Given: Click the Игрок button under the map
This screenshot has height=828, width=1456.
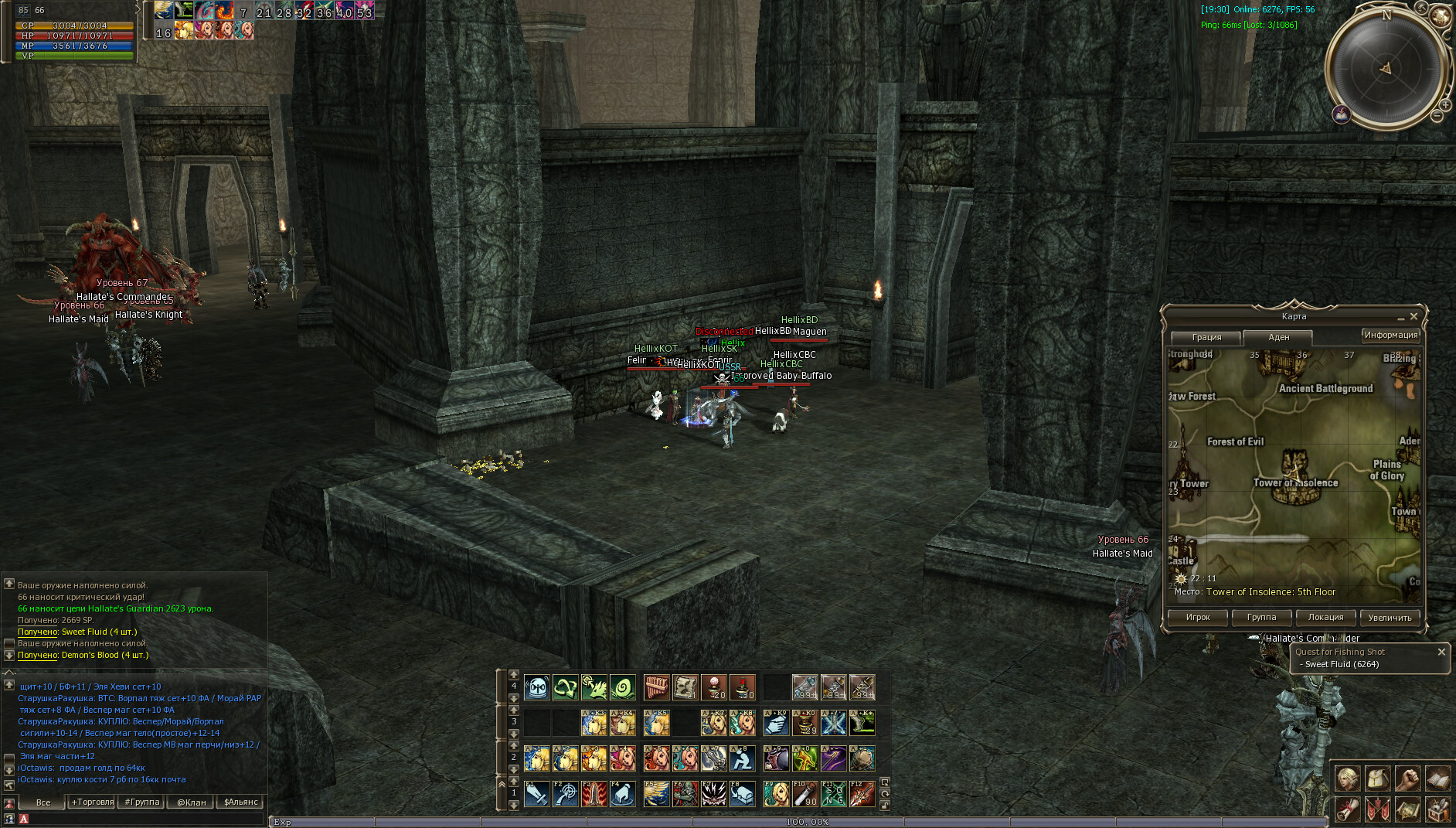Looking at the screenshot, I should [x=1197, y=617].
